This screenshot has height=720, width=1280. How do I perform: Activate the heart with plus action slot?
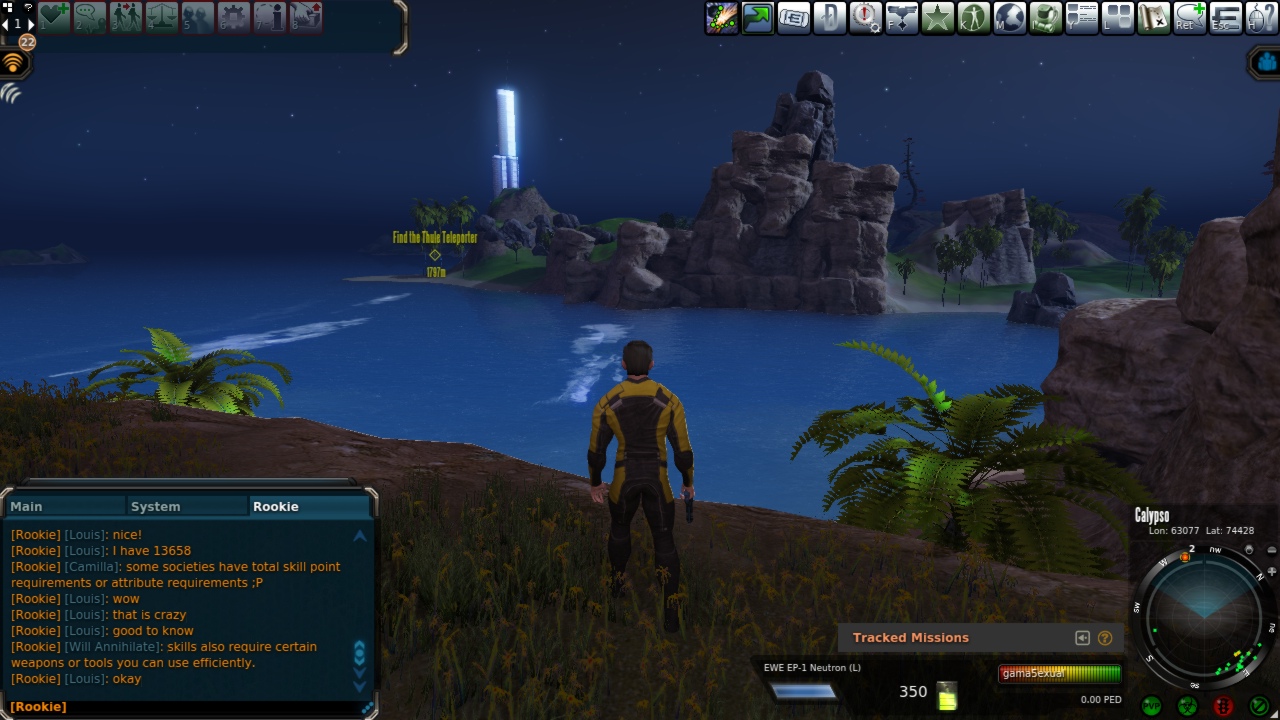tap(53, 17)
